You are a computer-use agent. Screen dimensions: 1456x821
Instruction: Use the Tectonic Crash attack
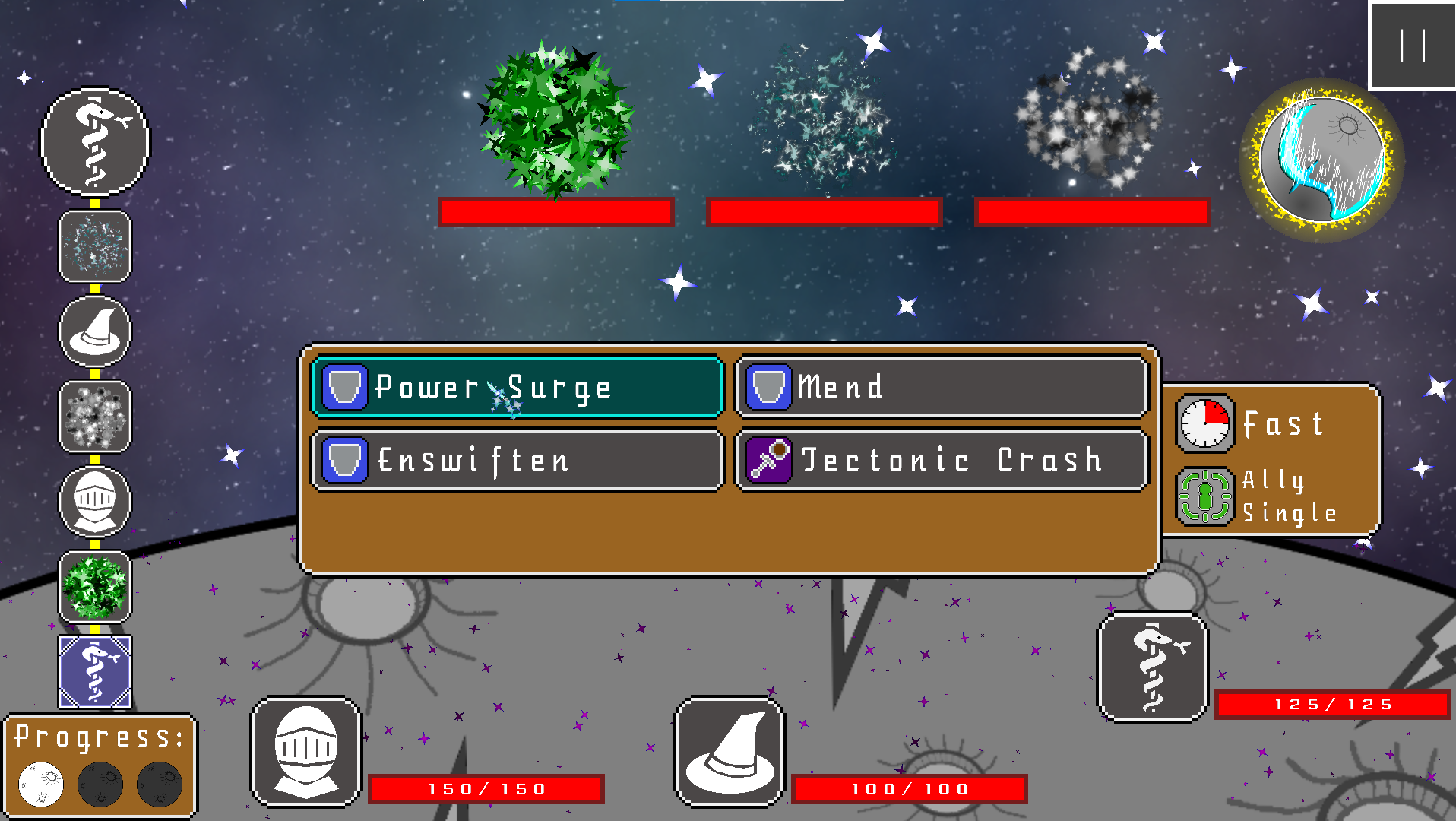click(x=941, y=460)
